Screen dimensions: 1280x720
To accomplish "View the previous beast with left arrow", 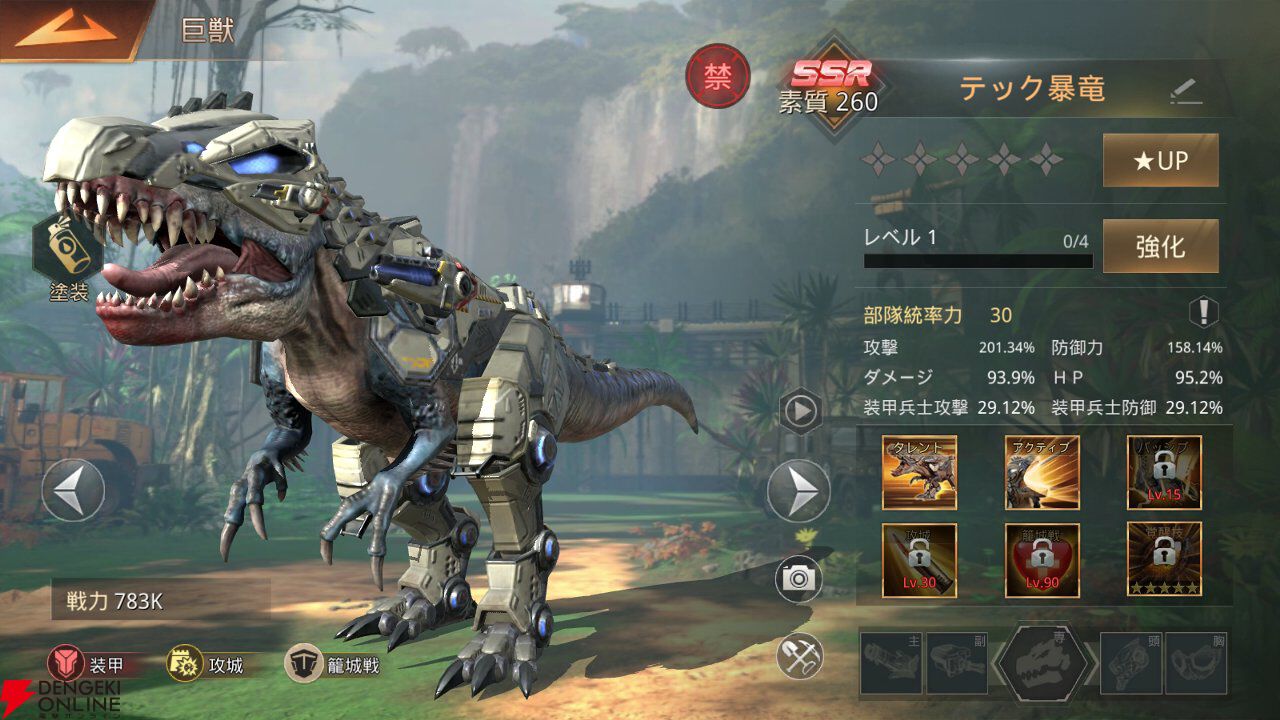I will [73, 490].
